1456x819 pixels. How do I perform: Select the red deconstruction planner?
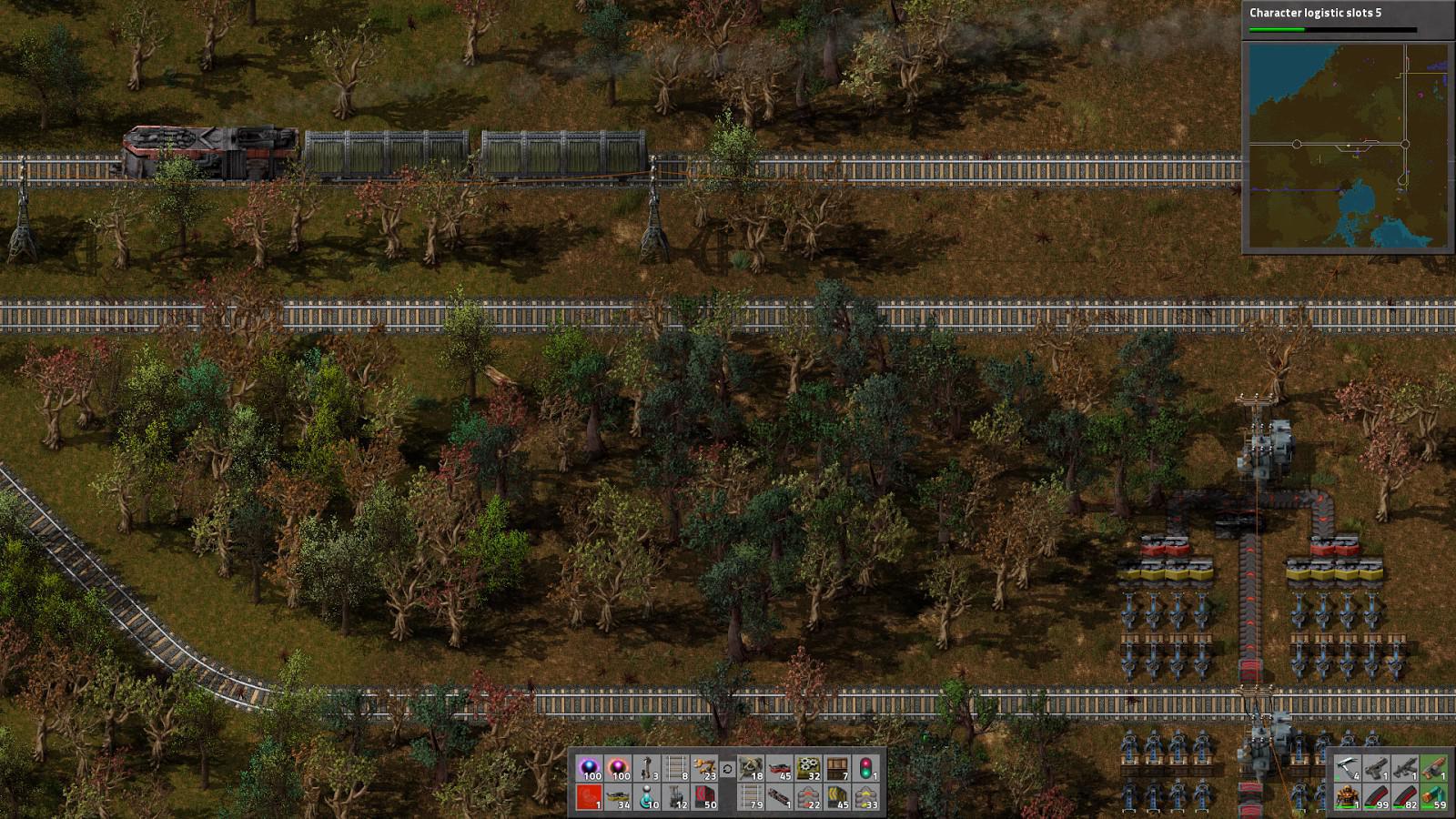pos(589,797)
